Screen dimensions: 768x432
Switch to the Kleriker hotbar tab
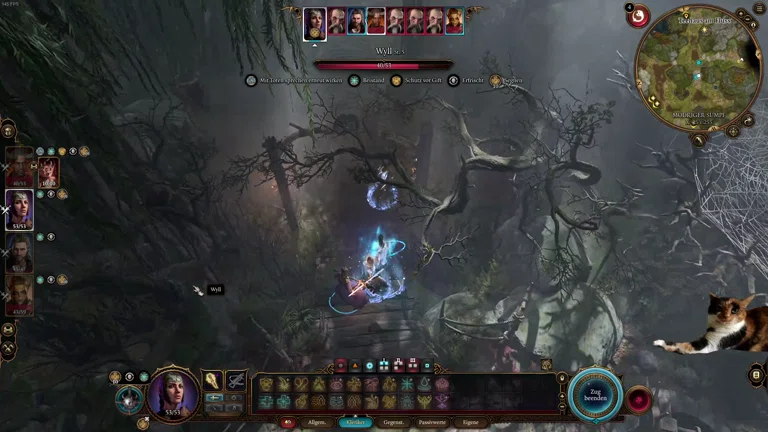355,423
